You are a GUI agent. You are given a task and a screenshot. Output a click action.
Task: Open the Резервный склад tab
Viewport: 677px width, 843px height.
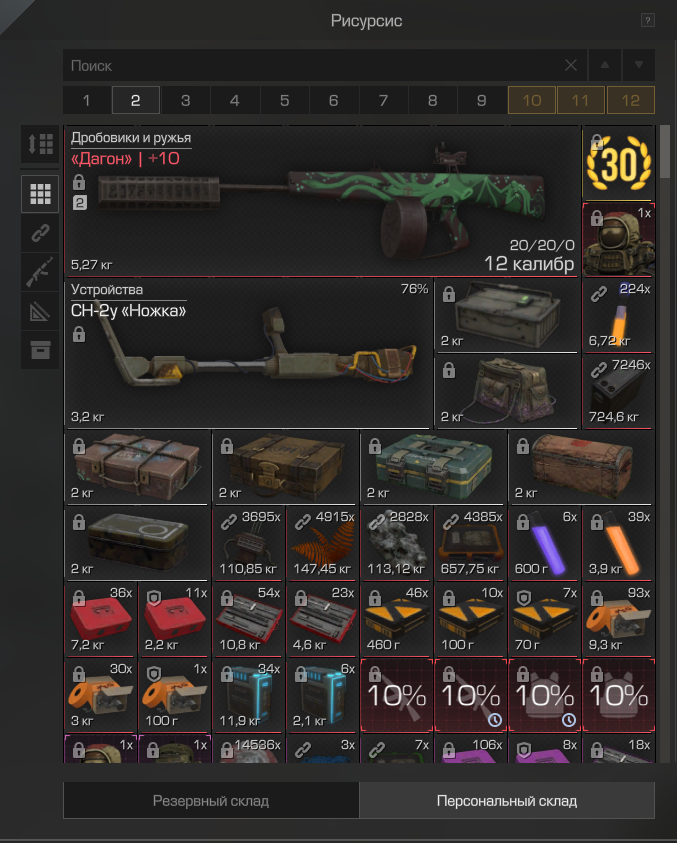coord(211,801)
